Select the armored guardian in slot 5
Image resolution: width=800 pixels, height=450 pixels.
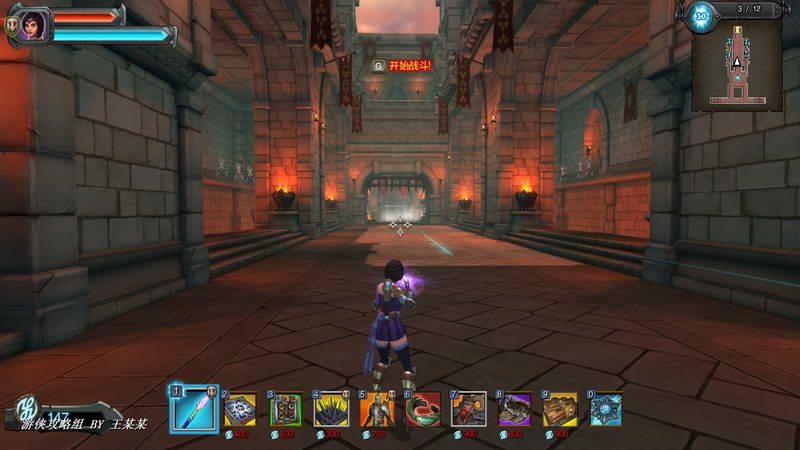pos(377,410)
